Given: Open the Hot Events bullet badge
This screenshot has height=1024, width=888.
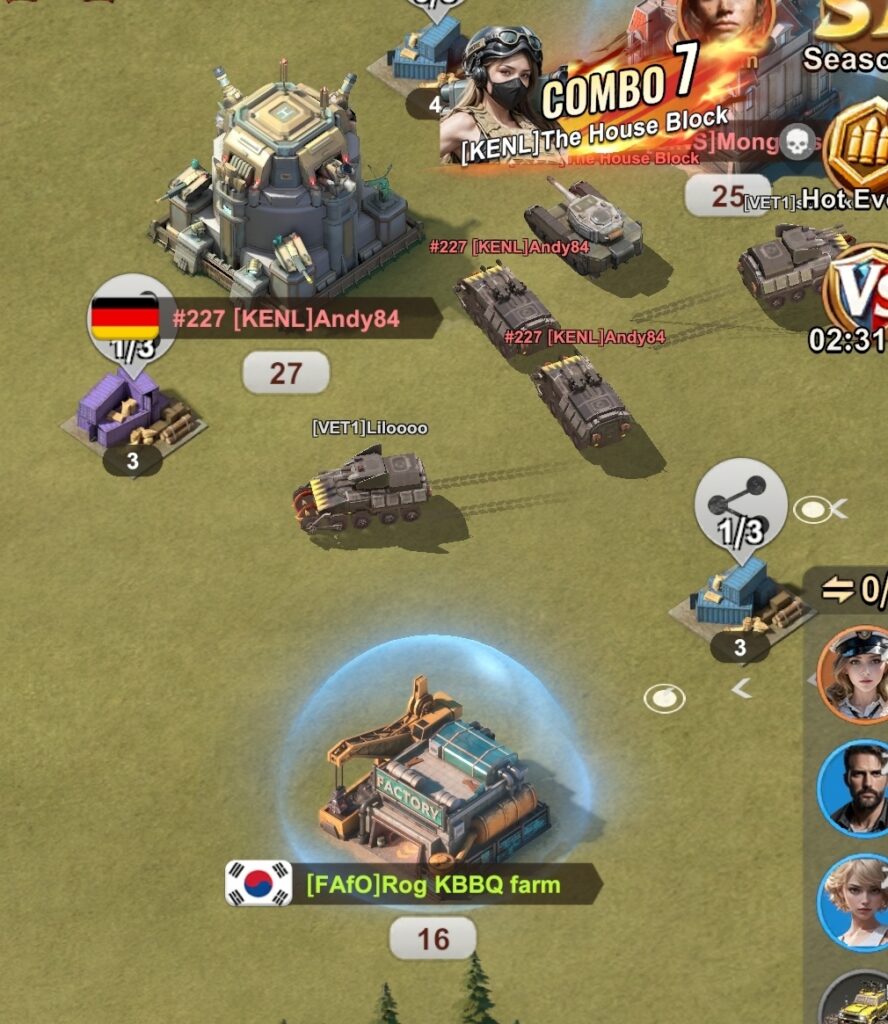Looking at the screenshot, I should tap(856, 150).
